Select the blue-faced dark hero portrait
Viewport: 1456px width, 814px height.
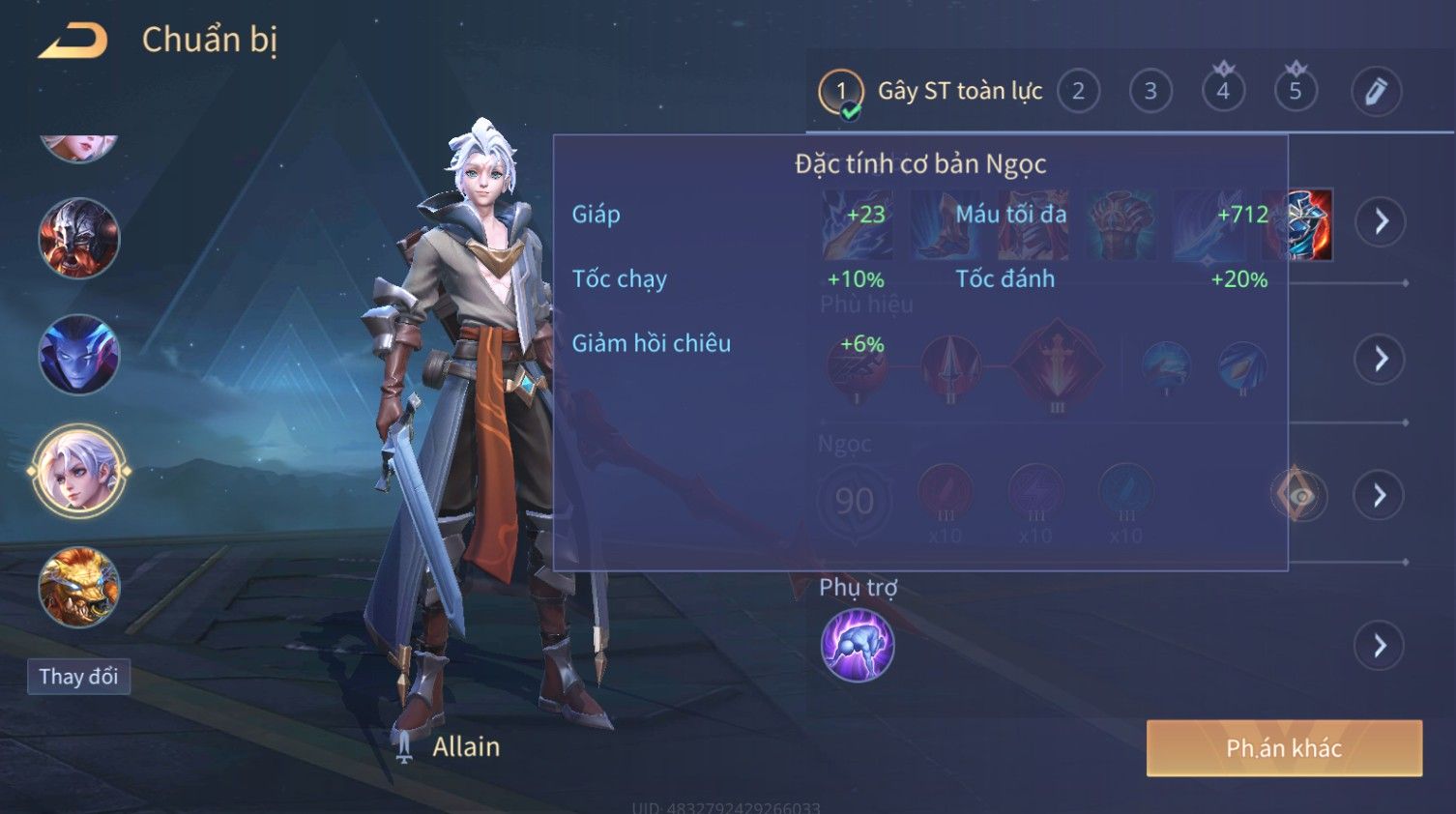[78, 355]
